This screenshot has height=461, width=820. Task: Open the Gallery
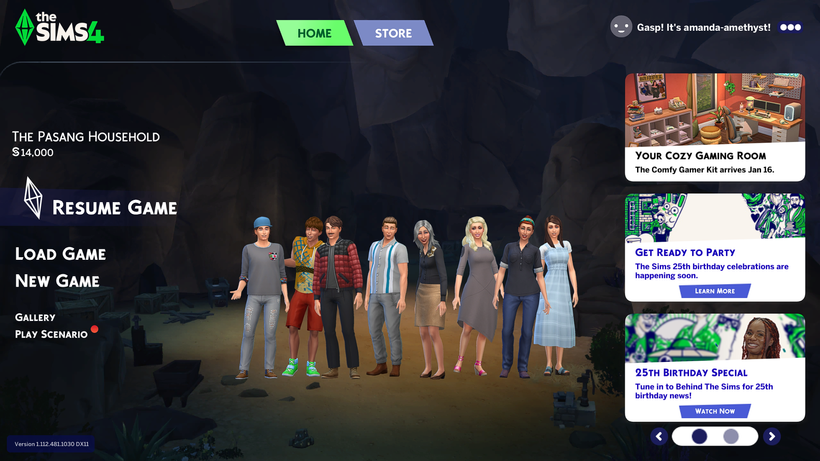pyautogui.click(x=35, y=317)
